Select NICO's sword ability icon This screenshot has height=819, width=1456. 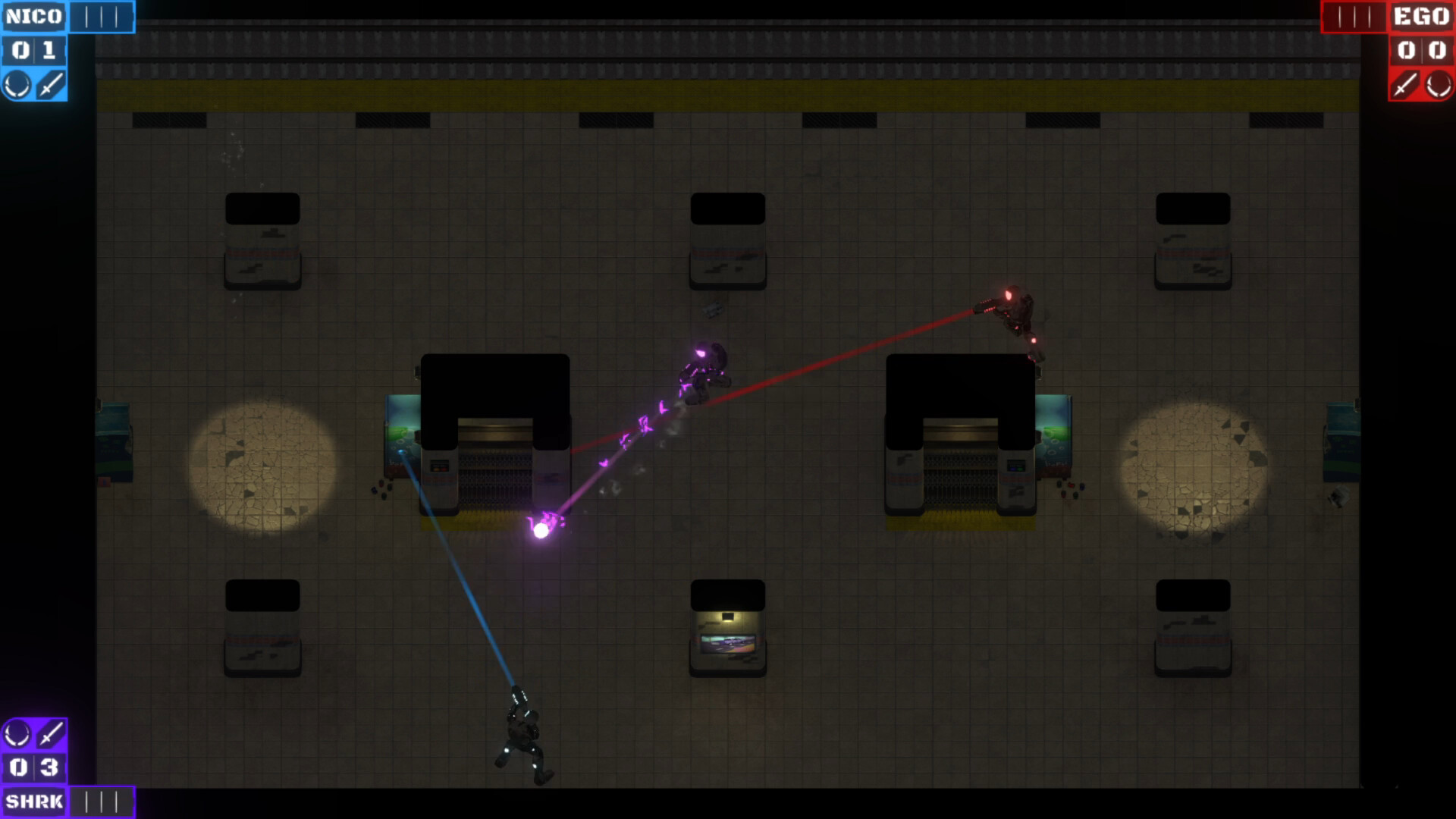pos(49,85)
